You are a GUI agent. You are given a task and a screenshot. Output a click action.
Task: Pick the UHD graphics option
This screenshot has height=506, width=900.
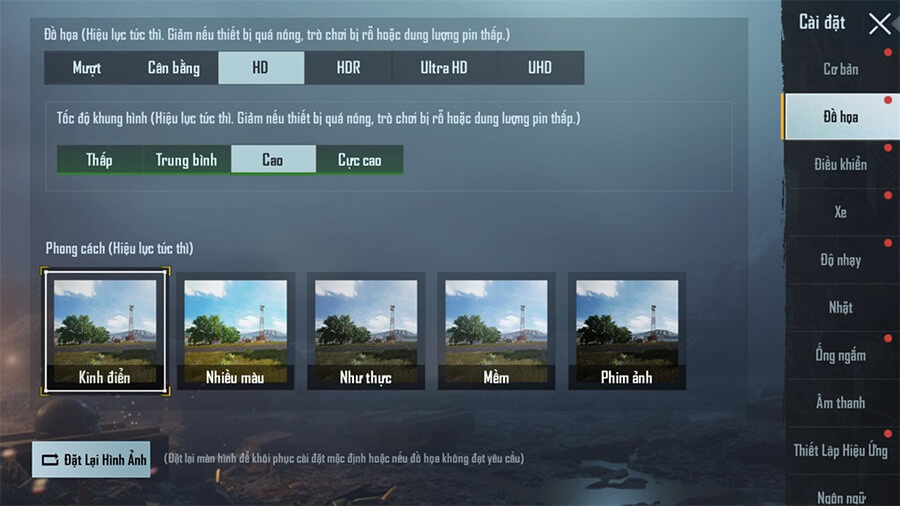pos(540,68)
